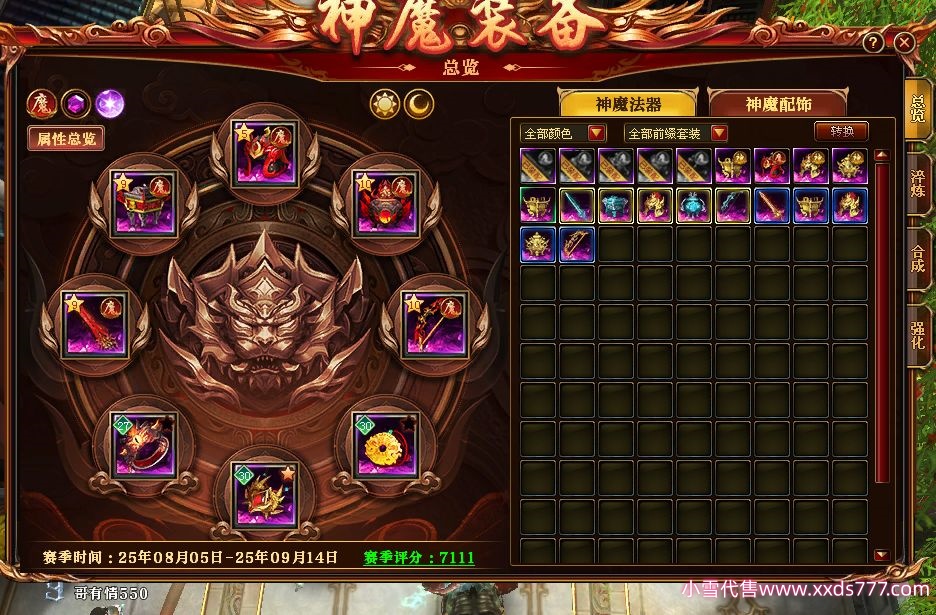This screenshot has width=936, height=615.
Task: Close the 神魔装备 window
Action: pyautogui.click(x=904, y=43)
